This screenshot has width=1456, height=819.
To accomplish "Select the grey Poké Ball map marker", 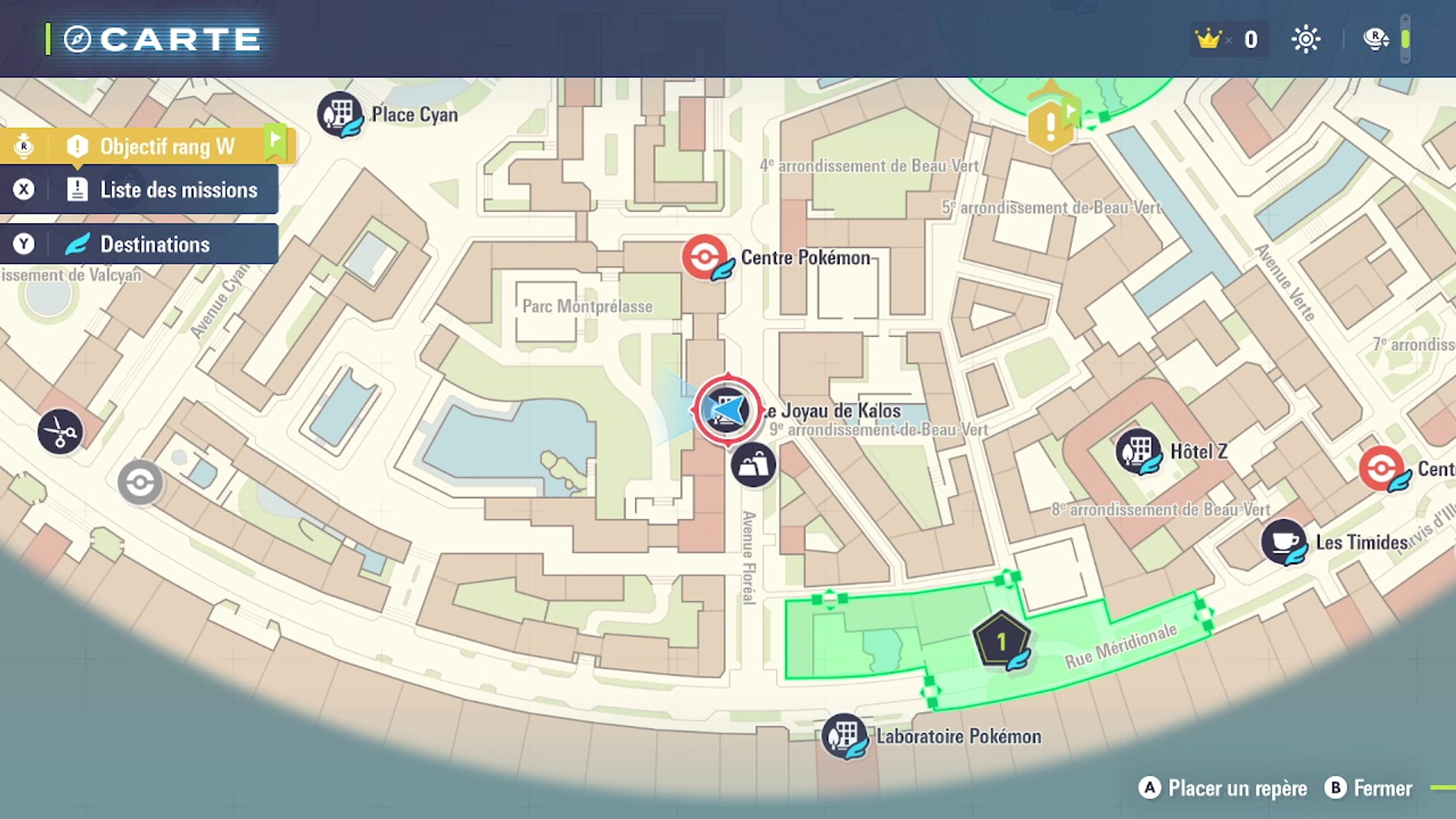I will pyautogui.click(x=140, y=483).
